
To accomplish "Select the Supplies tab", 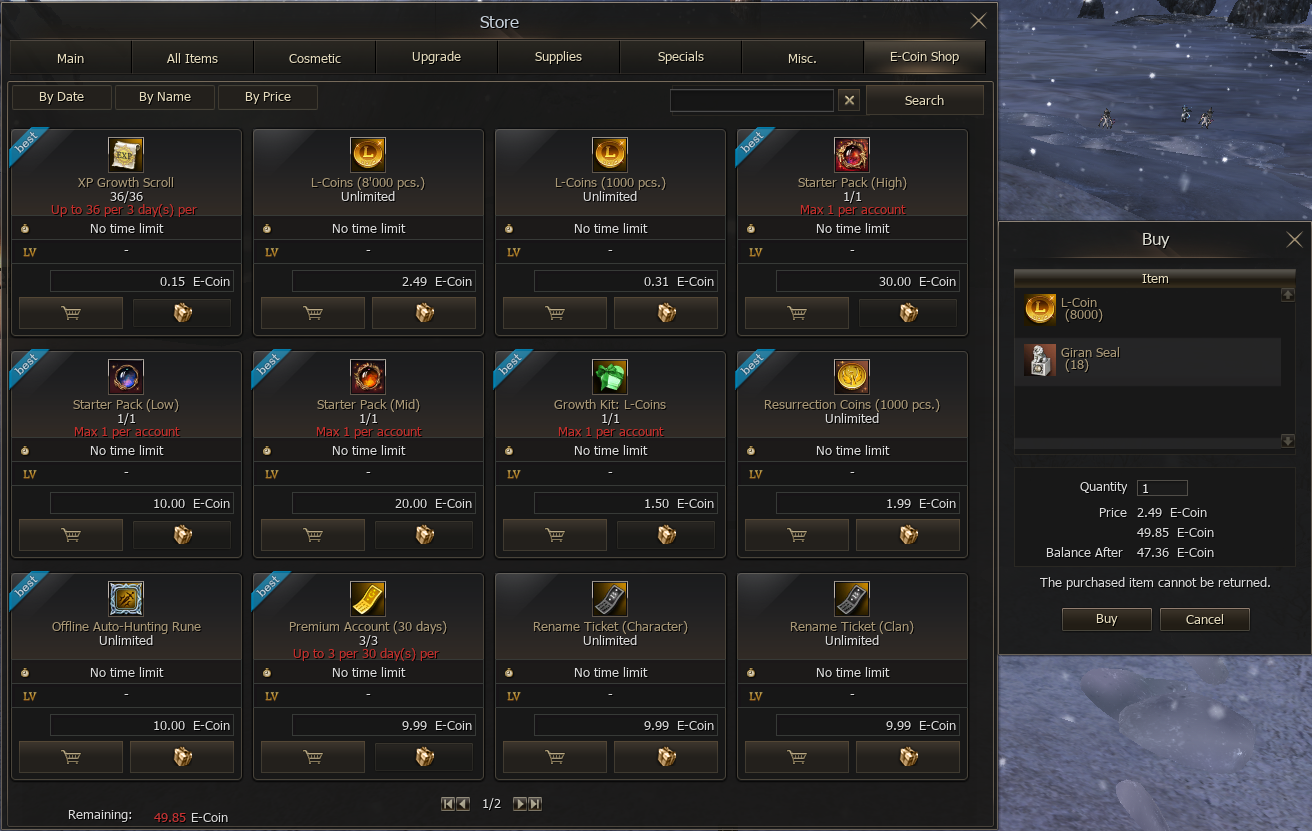I will [558, 57].
